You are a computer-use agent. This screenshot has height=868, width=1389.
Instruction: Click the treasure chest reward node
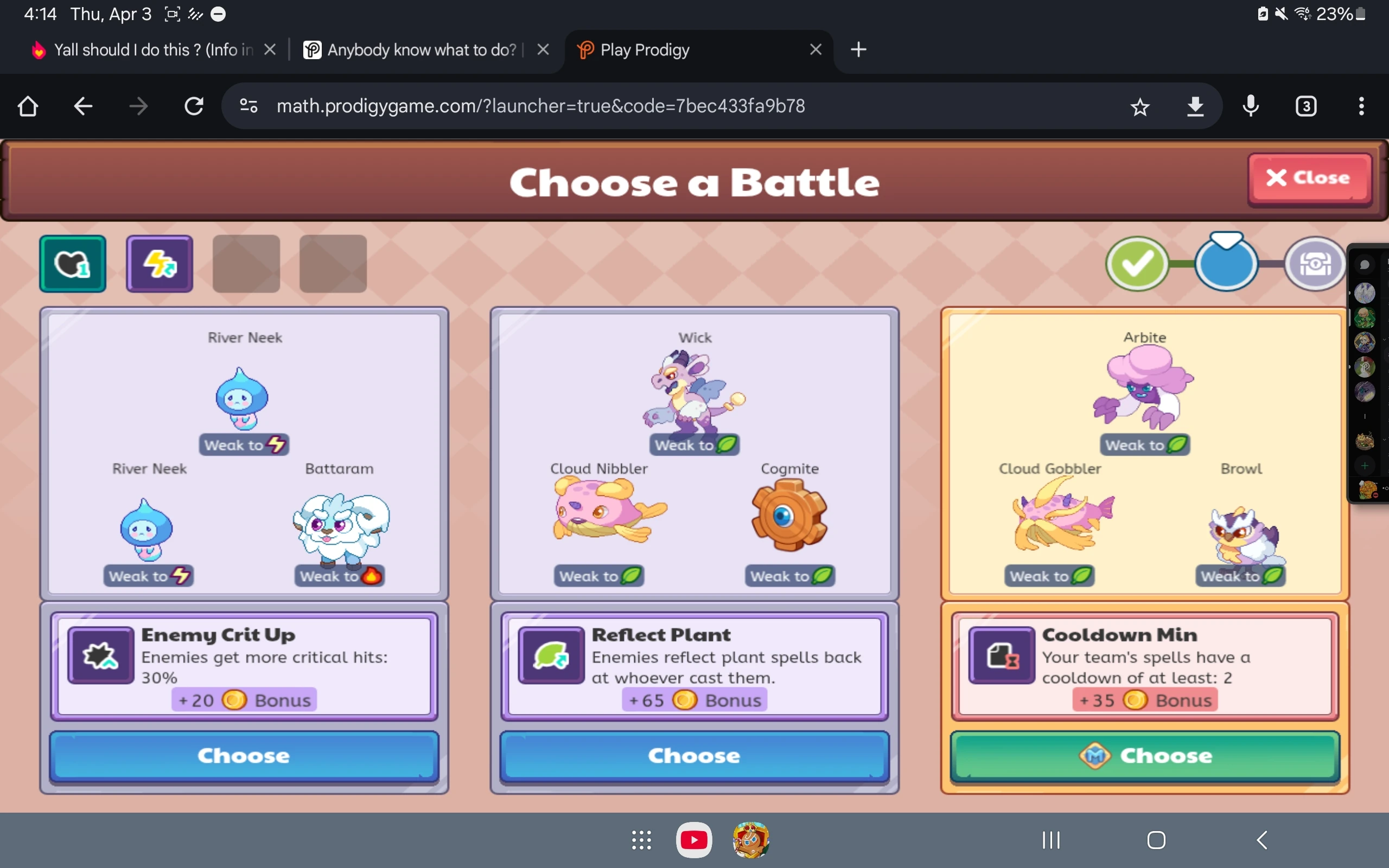coord(1315,264)
